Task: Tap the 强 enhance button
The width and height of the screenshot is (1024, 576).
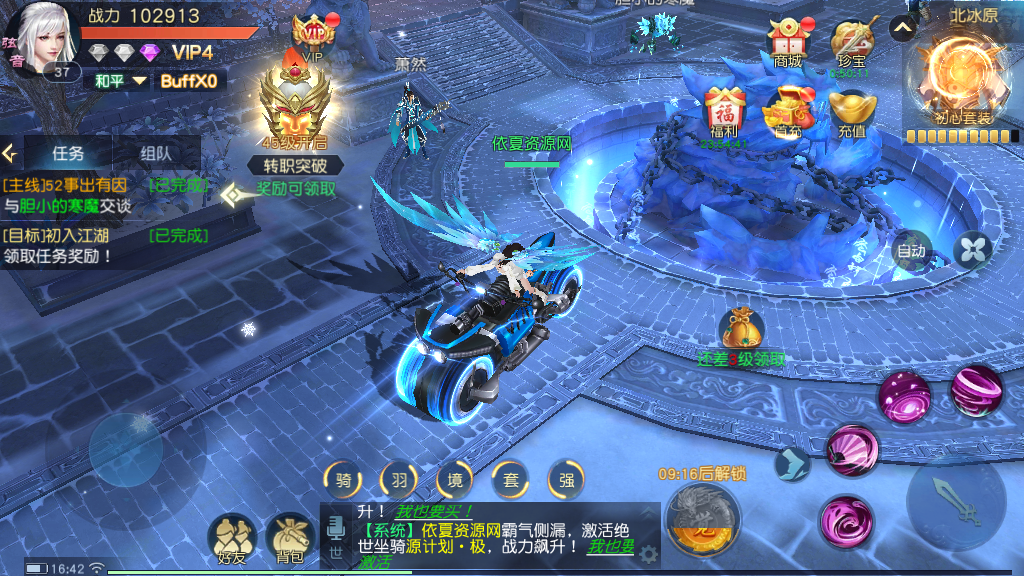Action: 566,481
